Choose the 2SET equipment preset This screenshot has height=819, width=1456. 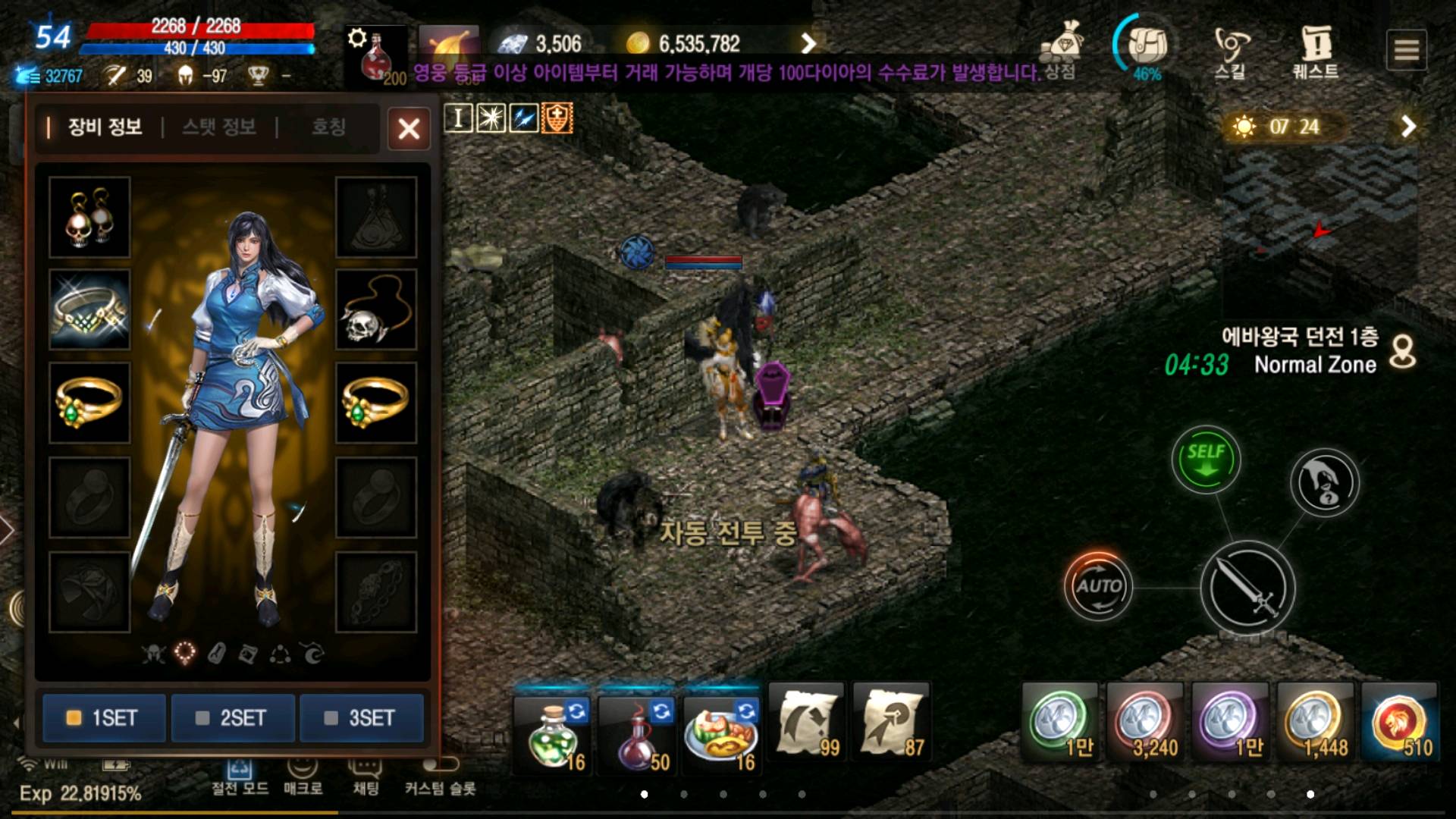pos(233,717)
